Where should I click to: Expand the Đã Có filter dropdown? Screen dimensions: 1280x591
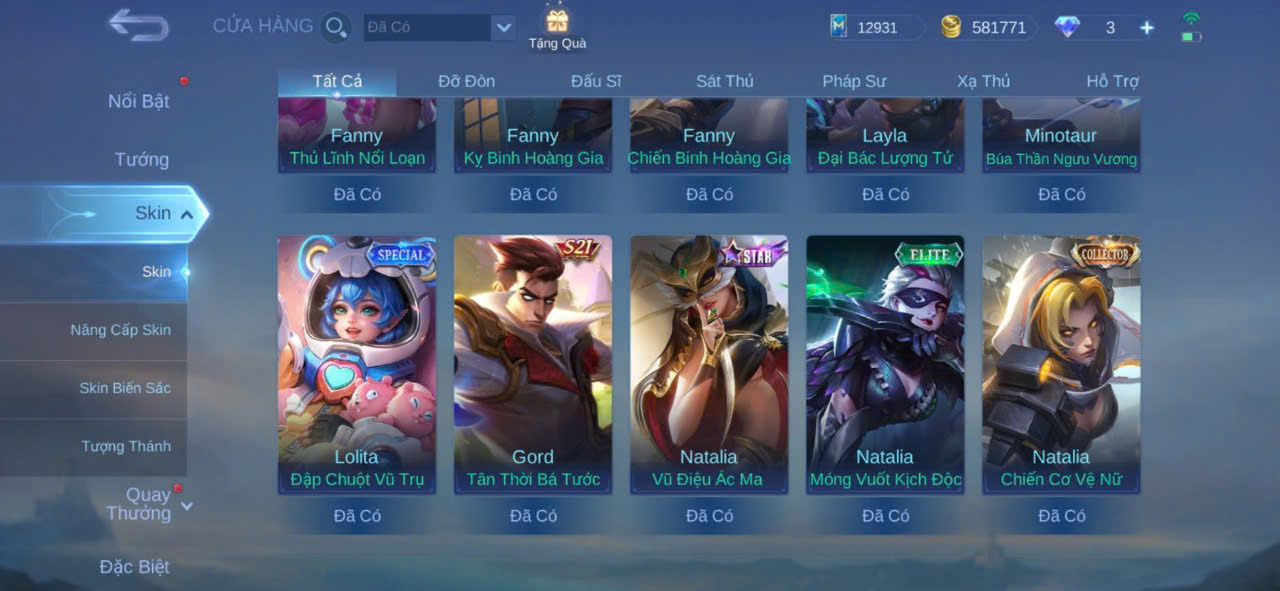coord(503,28)
